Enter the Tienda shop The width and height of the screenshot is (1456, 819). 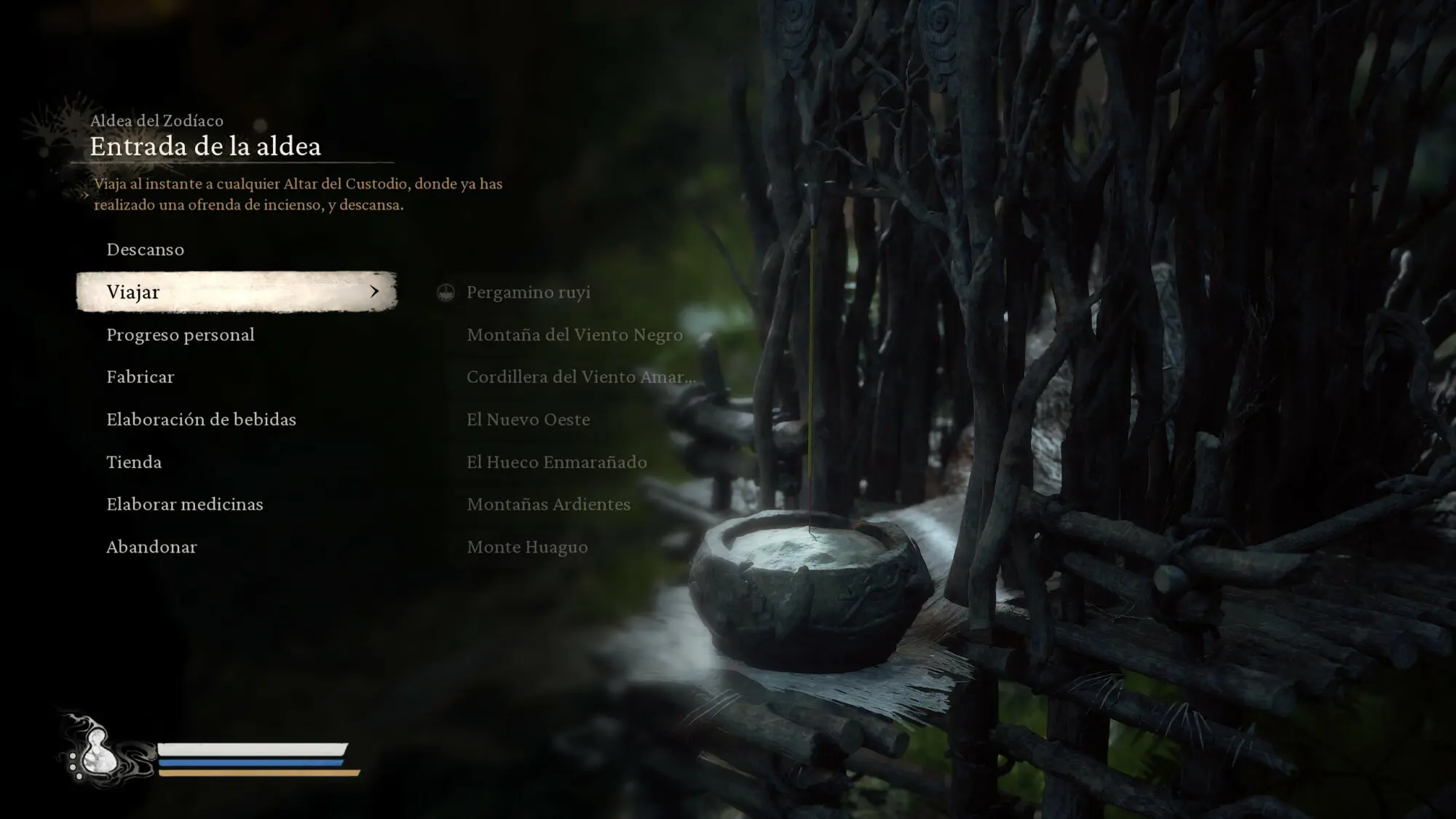[134, 462]
